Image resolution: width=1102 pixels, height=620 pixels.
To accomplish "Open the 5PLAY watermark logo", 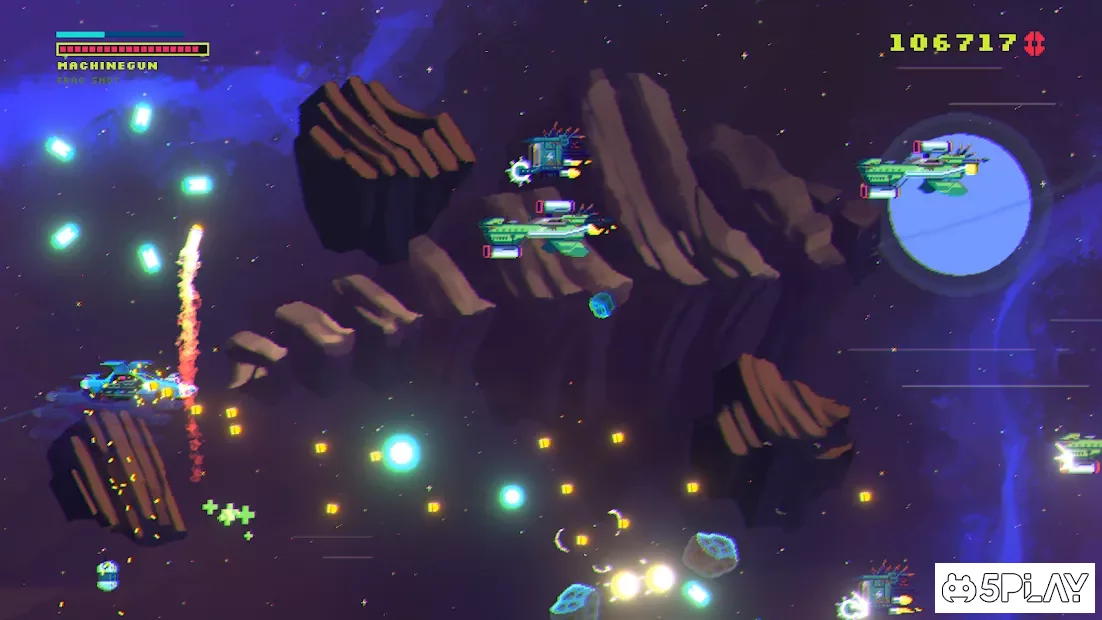I will click(x=1016, y=588).
